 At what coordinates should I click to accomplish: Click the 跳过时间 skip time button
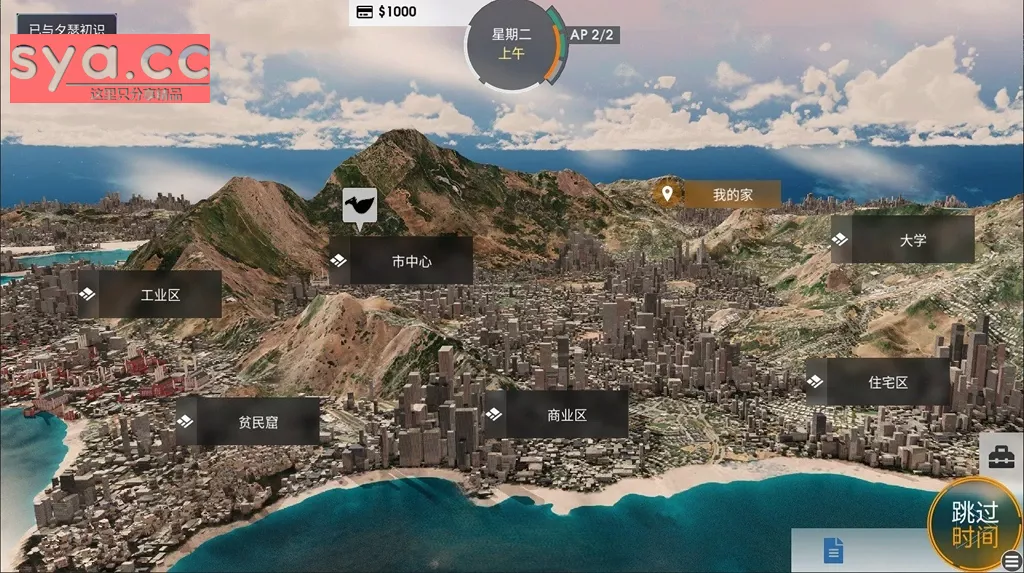click(974, 525)
